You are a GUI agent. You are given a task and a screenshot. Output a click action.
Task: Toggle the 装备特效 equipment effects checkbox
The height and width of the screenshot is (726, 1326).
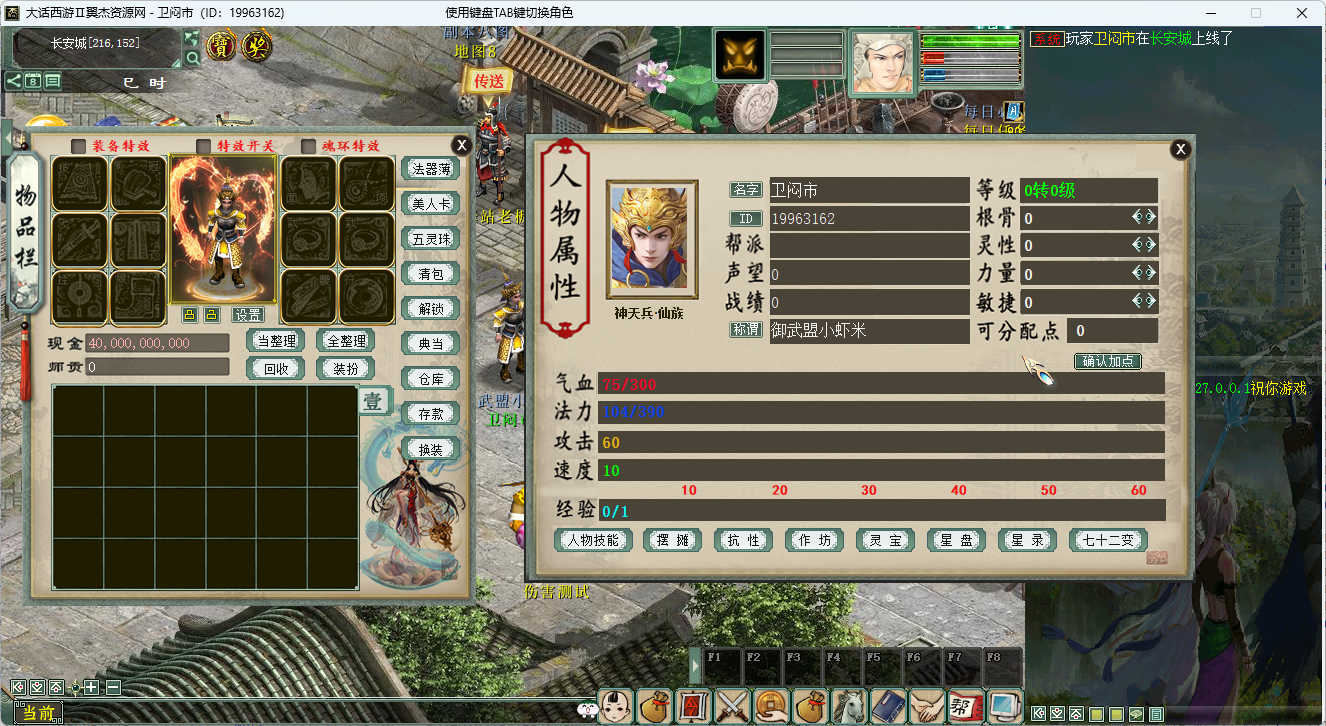click(78, 146)
